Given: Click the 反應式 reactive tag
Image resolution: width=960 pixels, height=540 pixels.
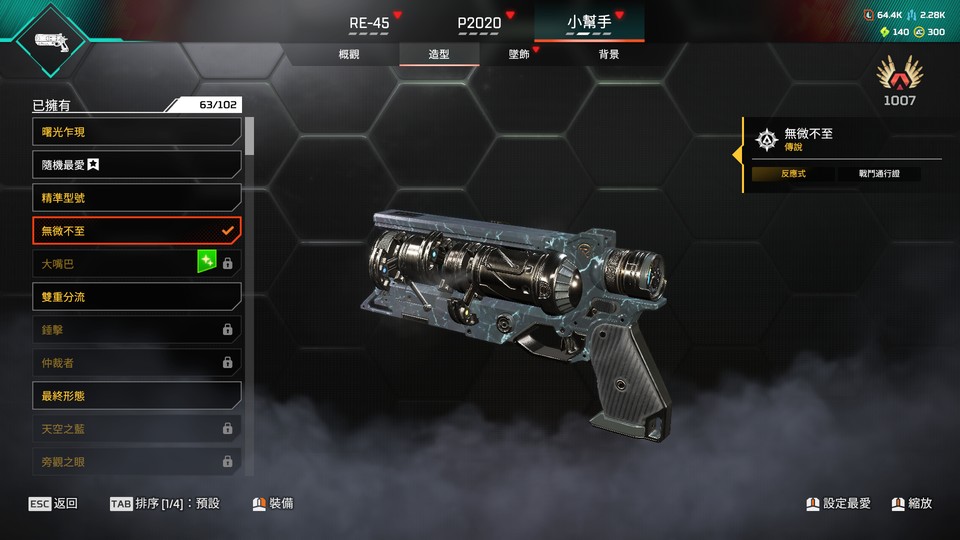Looking at the screenshot, I should [794, 174].
